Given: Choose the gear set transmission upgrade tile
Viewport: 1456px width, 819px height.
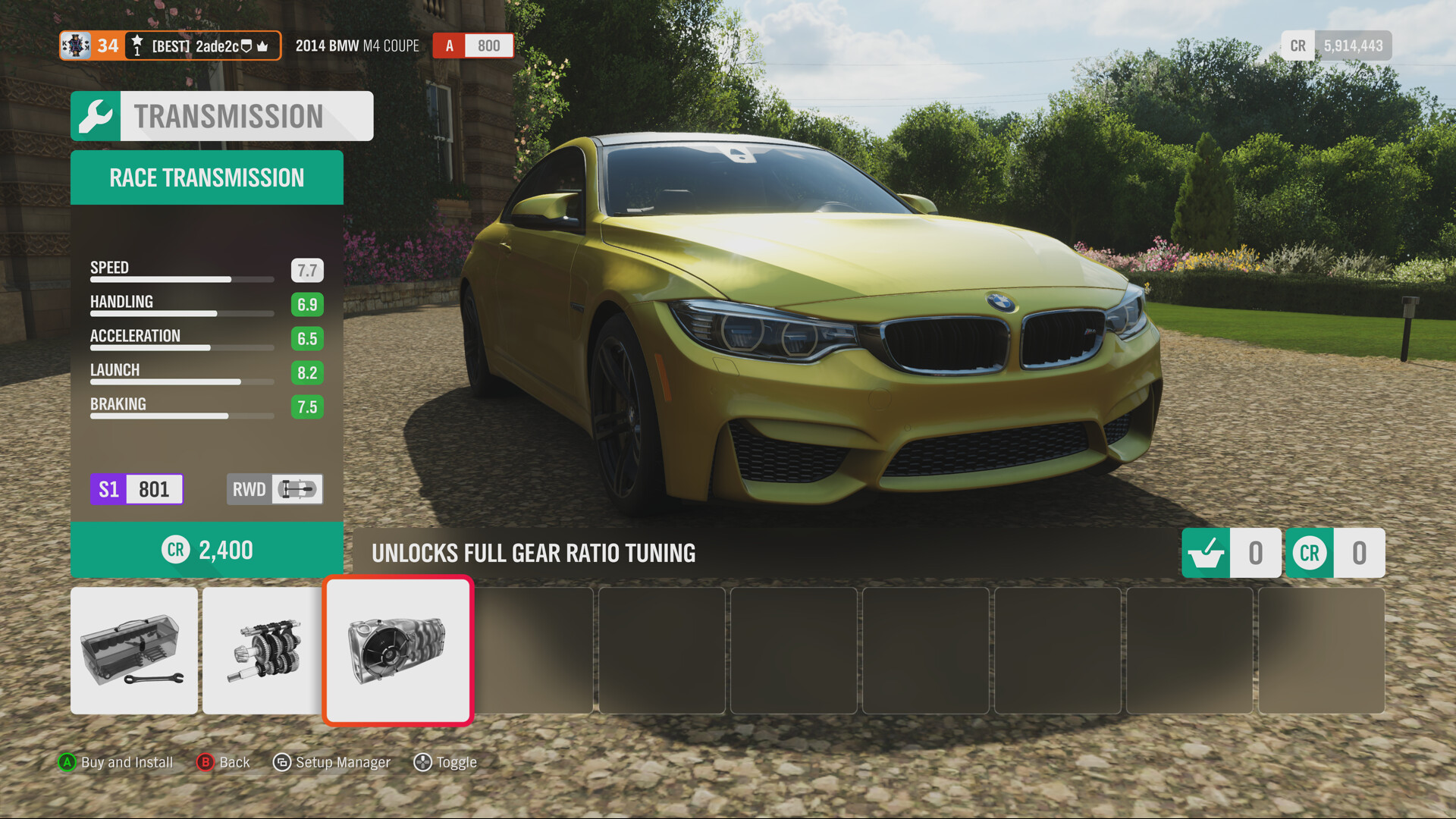Looking at the screenshot, I should coord(262,651).
